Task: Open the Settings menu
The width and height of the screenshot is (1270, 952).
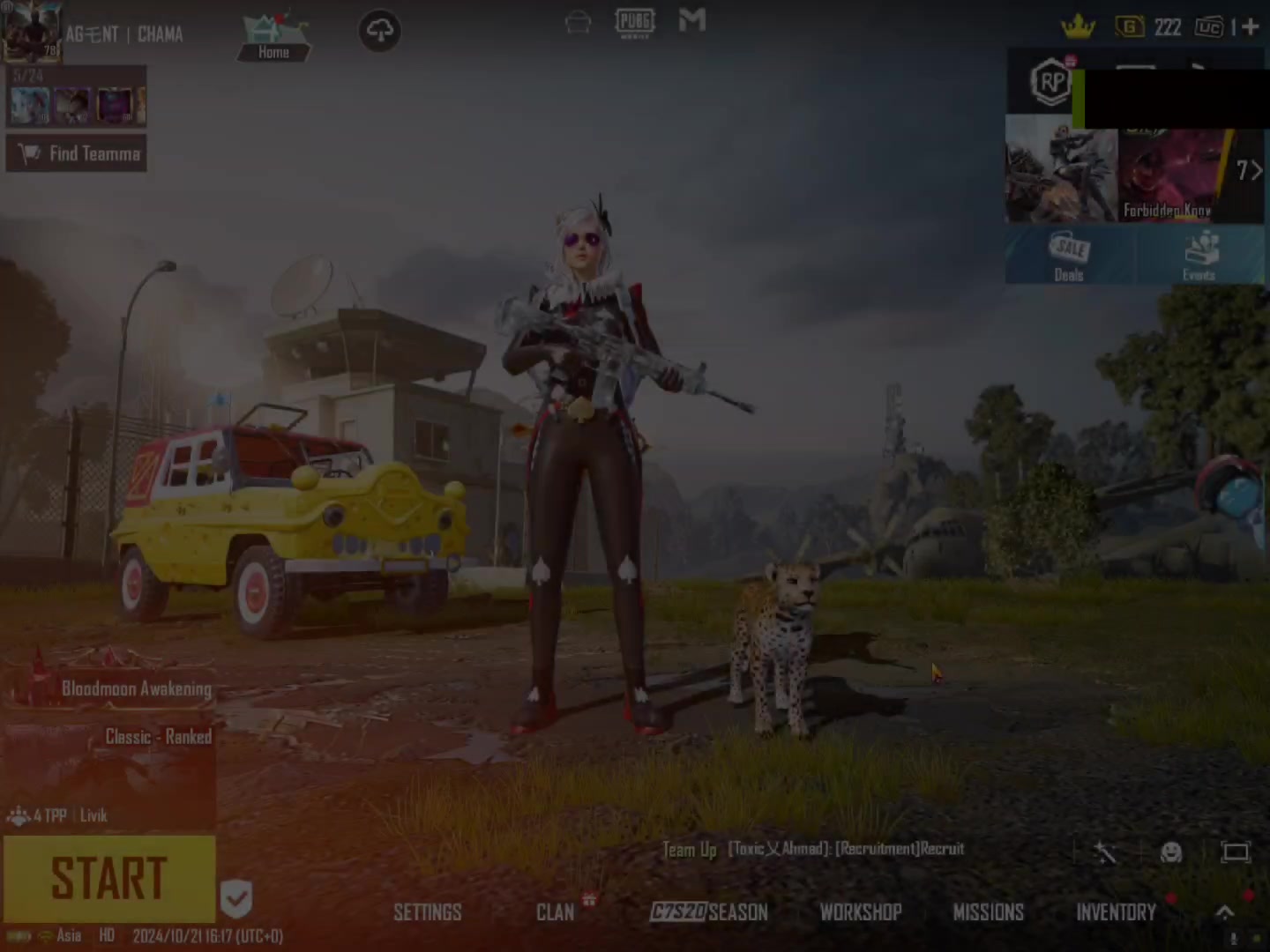Action: click(x=427, y=912)
